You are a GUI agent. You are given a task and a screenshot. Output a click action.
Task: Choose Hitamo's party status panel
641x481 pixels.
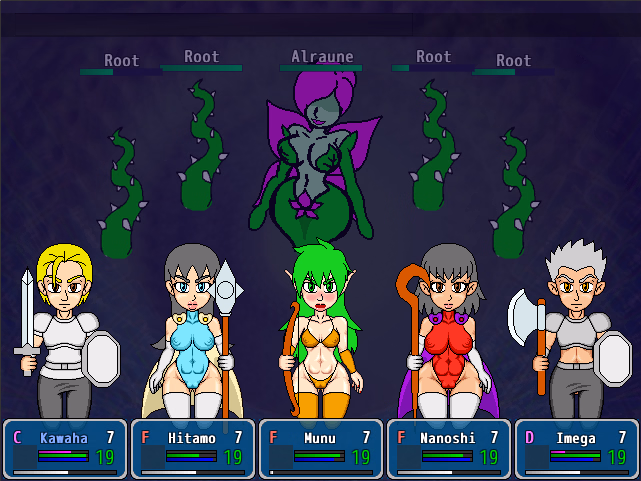click(193, 448)
